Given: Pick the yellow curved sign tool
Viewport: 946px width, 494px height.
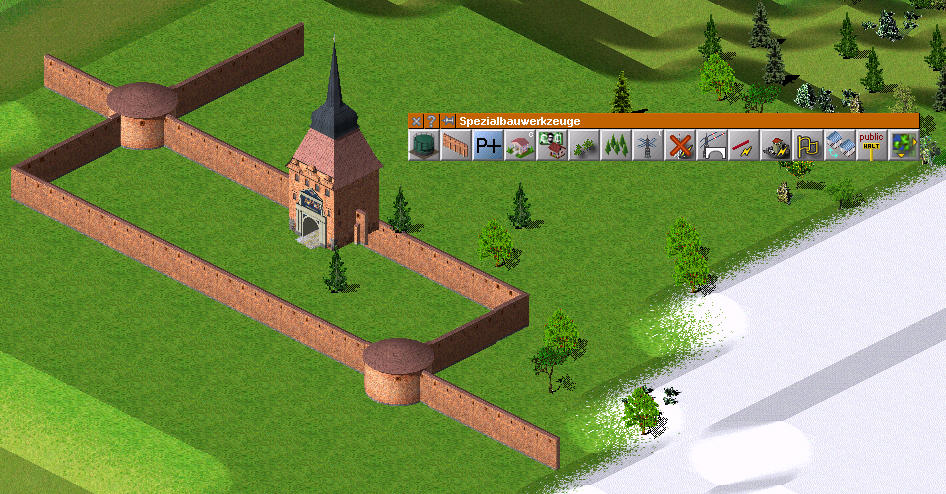Looking at the screenshot, I should (807, 146).
